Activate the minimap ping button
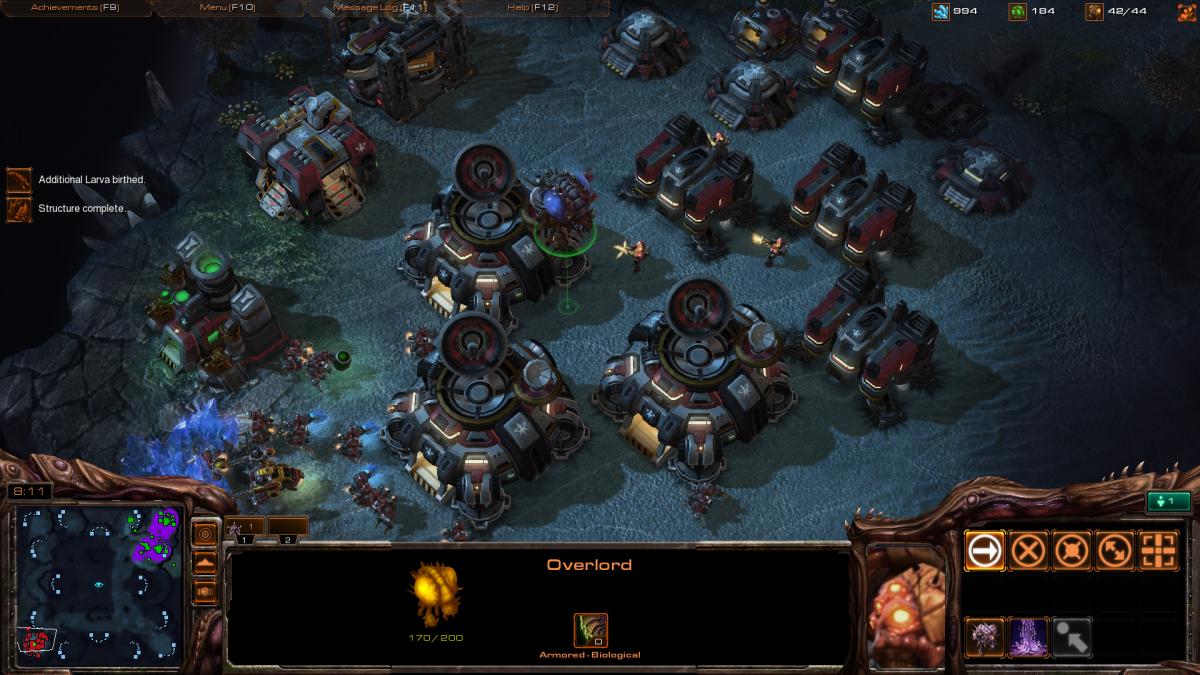The image size is (1200, 675). (x=205, y=533)
